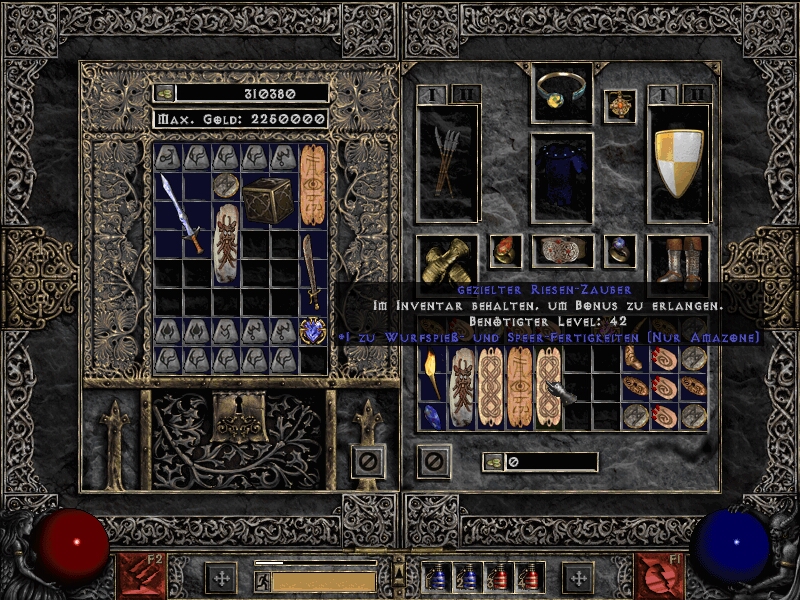Pick up the small bronze sword in stash
This screenshot has width=800, height=600.
(313, 271)
